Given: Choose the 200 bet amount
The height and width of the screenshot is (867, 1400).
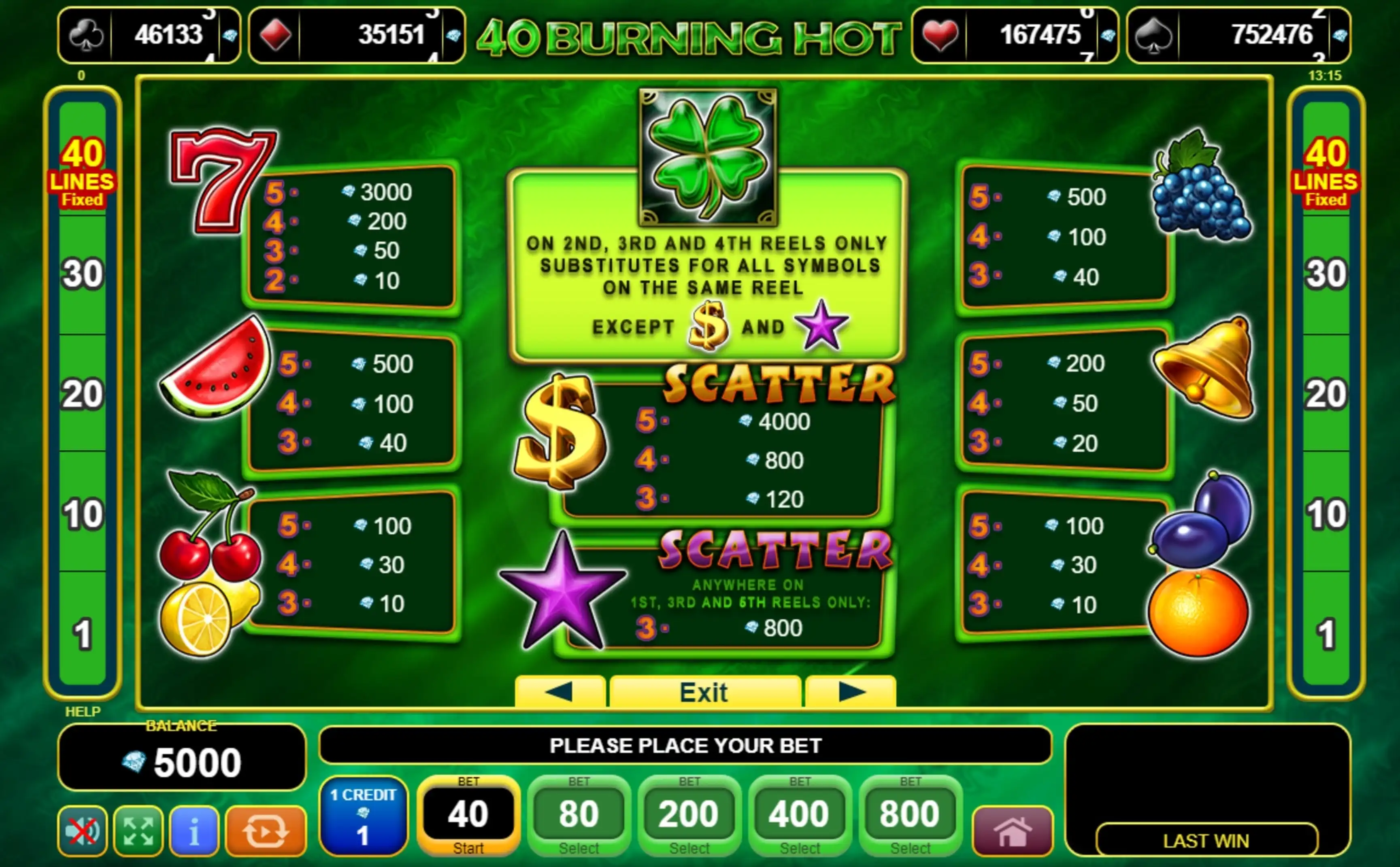Looking at the screenshot, I should click(689, 815).
